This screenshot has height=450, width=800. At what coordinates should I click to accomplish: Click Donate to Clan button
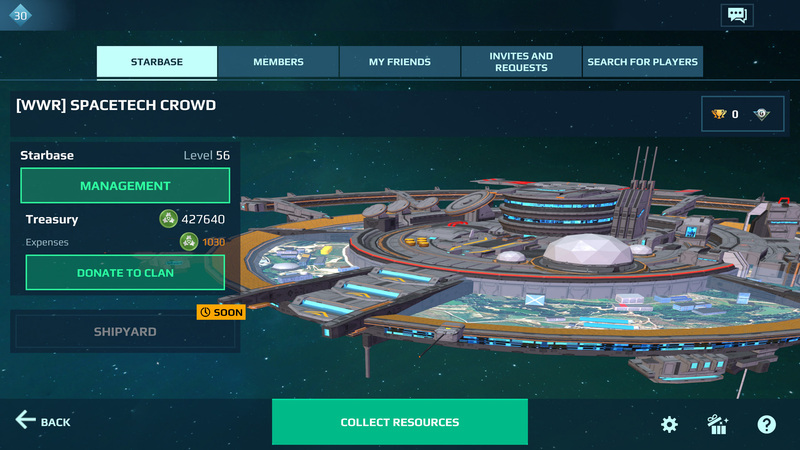coord(125,272)
